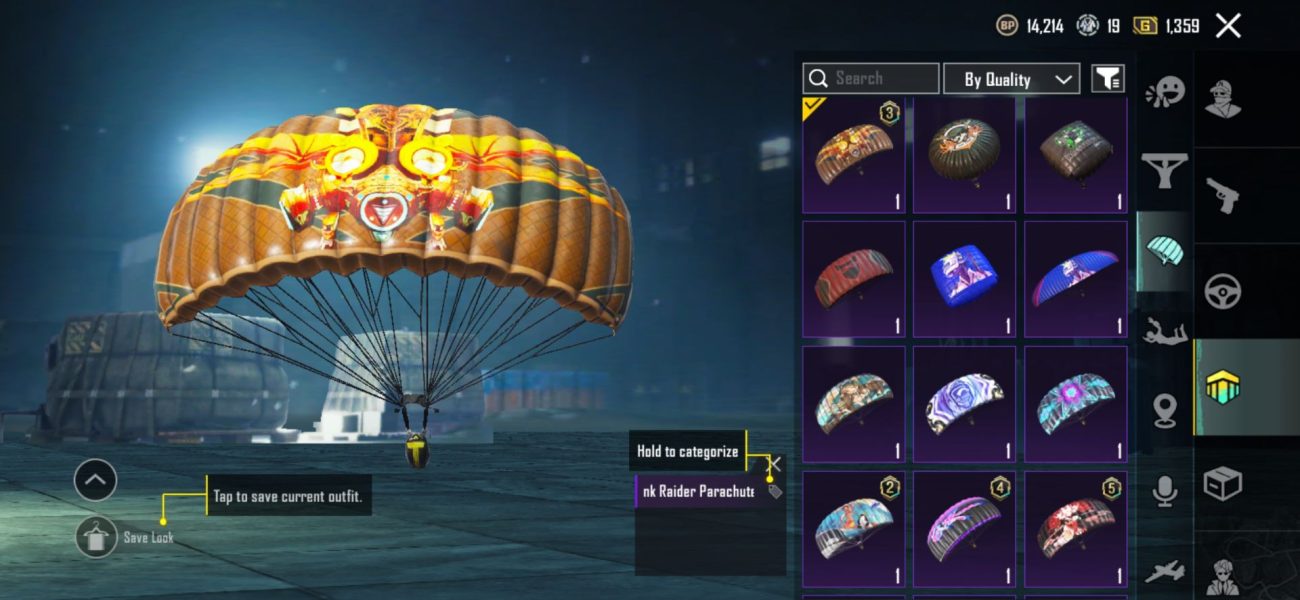Select the microphone voice category tab
Viewport: 1300px width, 600px height.
click(1164, 491)
